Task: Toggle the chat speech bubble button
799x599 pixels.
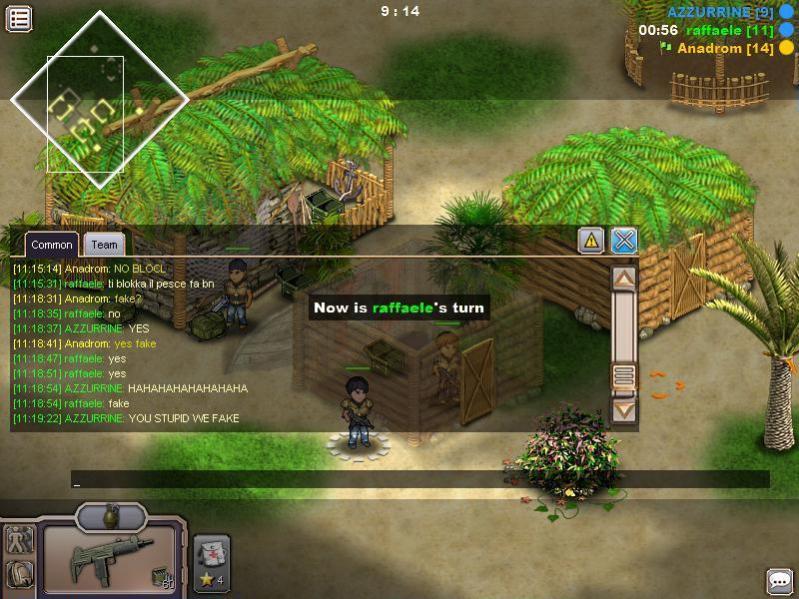Action: tap(779, 581)
